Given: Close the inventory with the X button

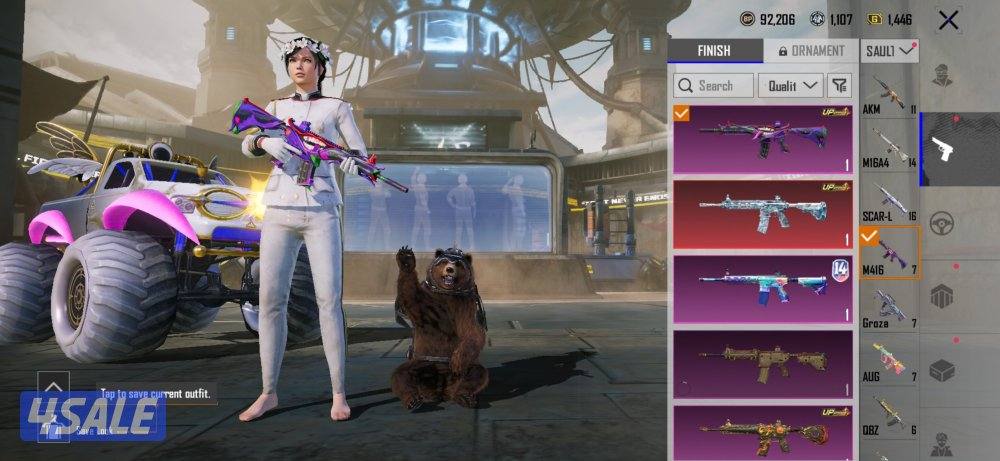Looking at the screenshot, I should (x=948, y=19).
